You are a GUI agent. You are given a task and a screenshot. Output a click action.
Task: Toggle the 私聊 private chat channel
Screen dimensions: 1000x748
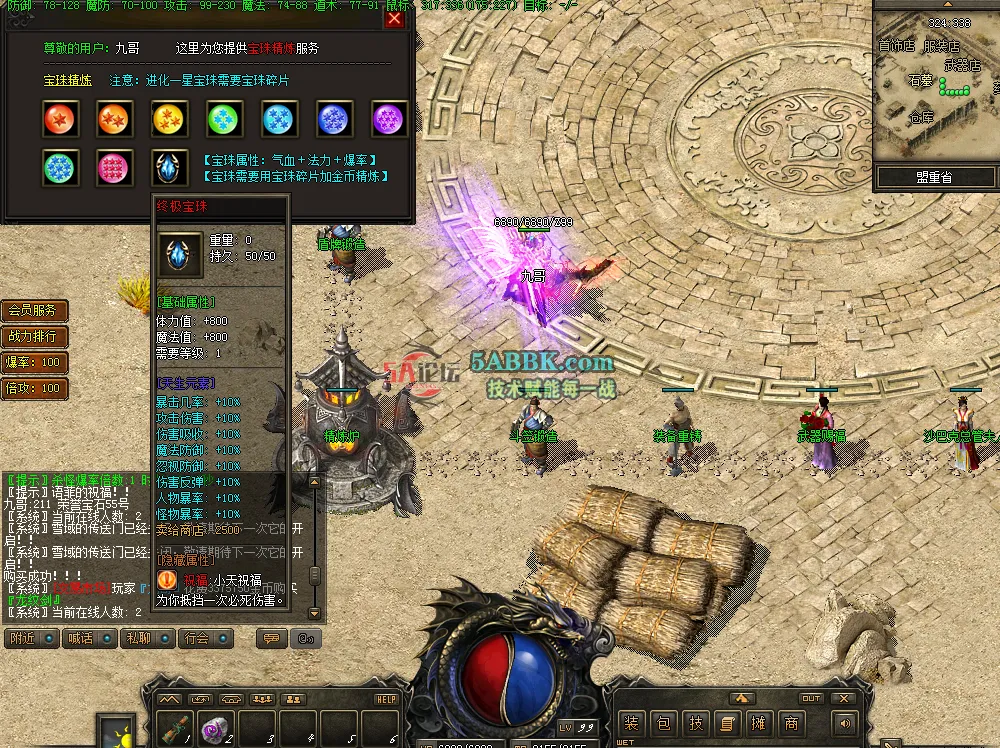pos(139,638)
